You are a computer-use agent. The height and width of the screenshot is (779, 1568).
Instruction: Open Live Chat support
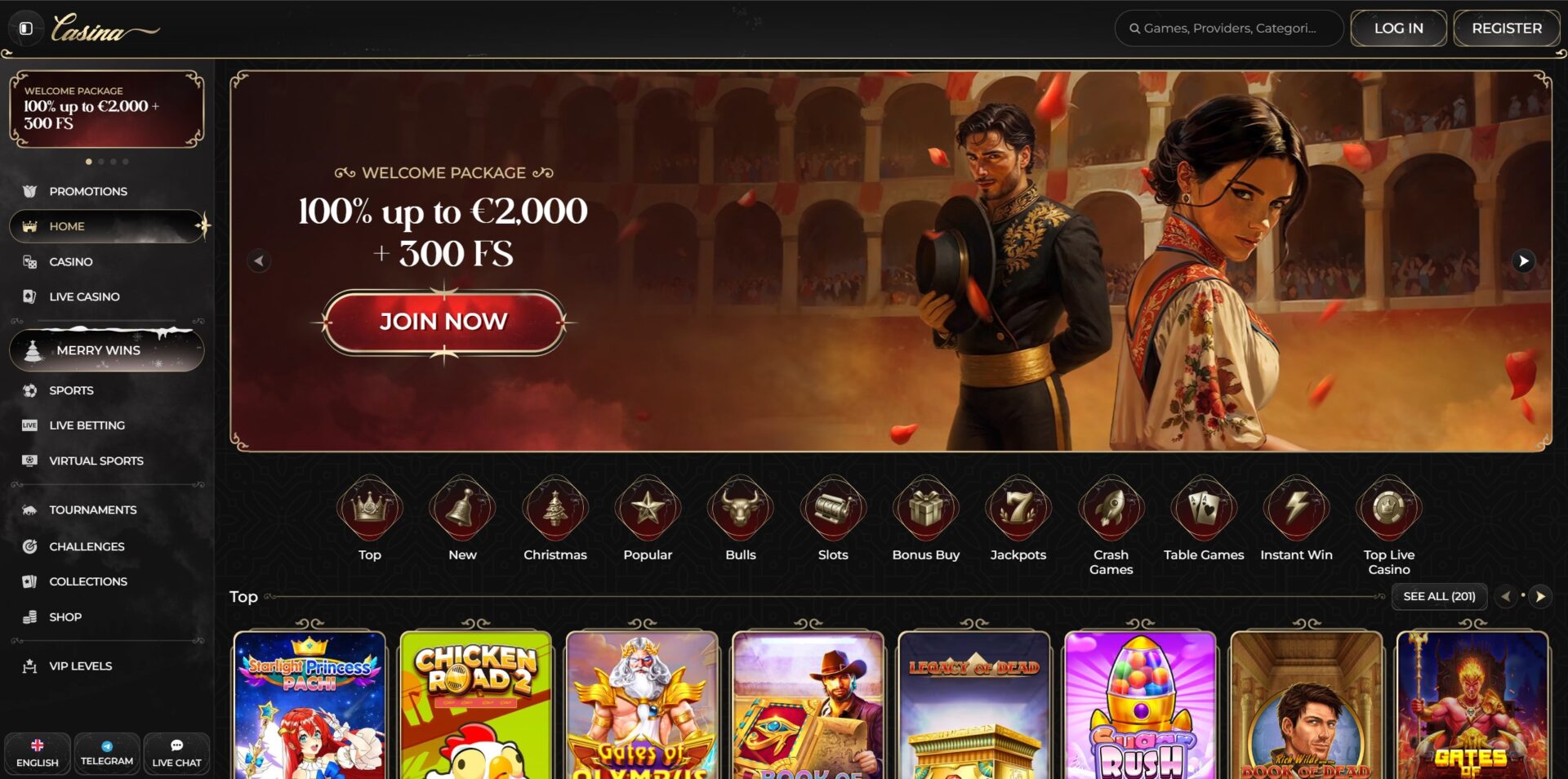tap(176, 753)
